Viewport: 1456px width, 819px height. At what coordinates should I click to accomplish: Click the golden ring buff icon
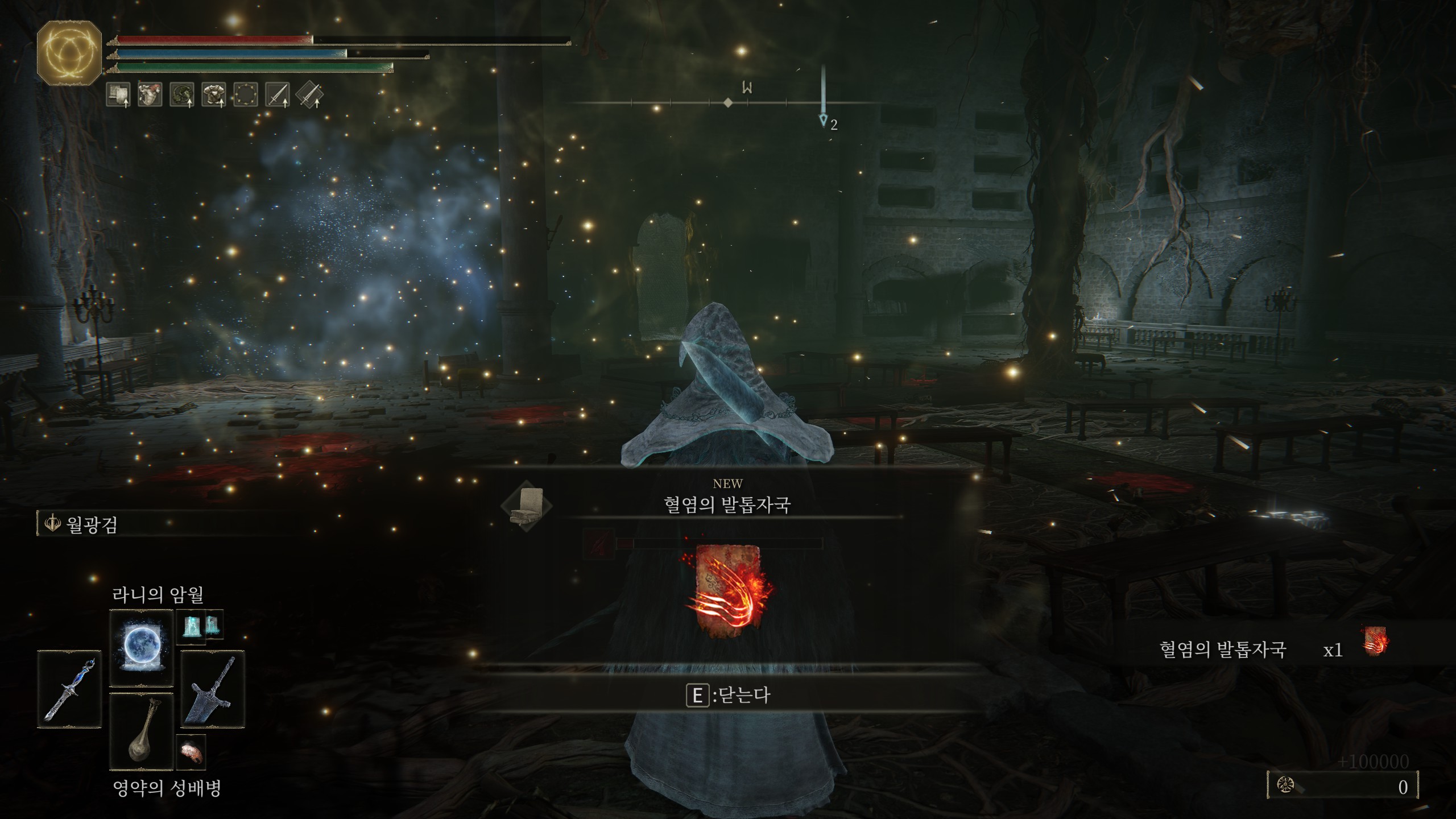point(246,94)
